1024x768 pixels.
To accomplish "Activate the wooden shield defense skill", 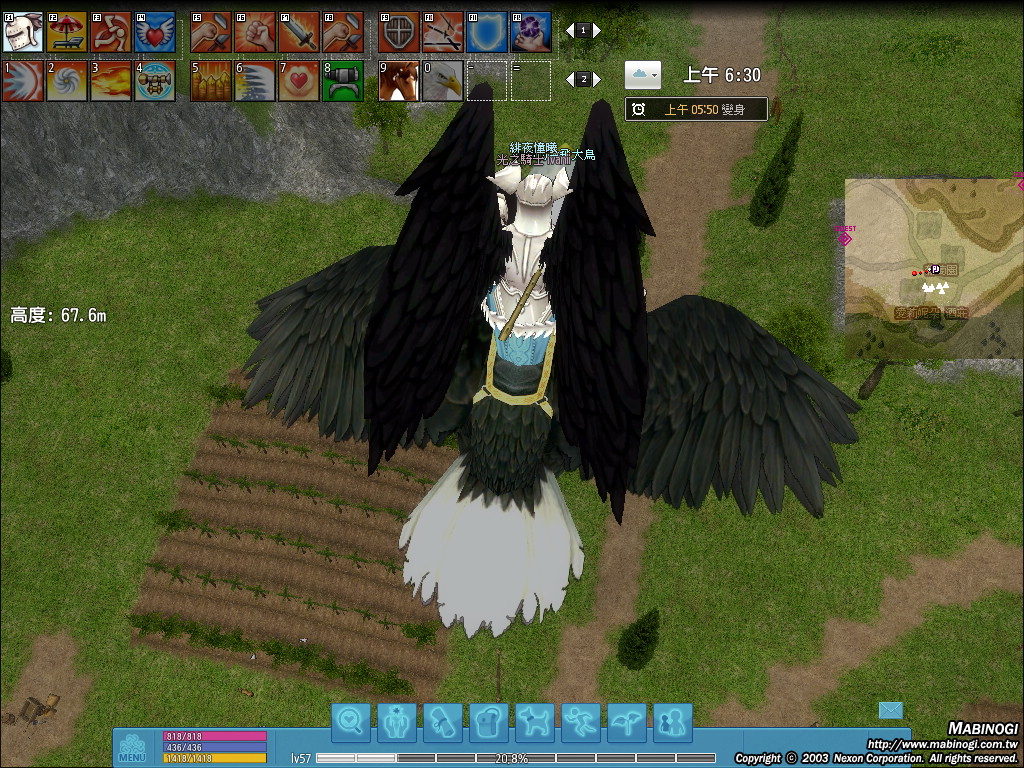I will (399, 32).
